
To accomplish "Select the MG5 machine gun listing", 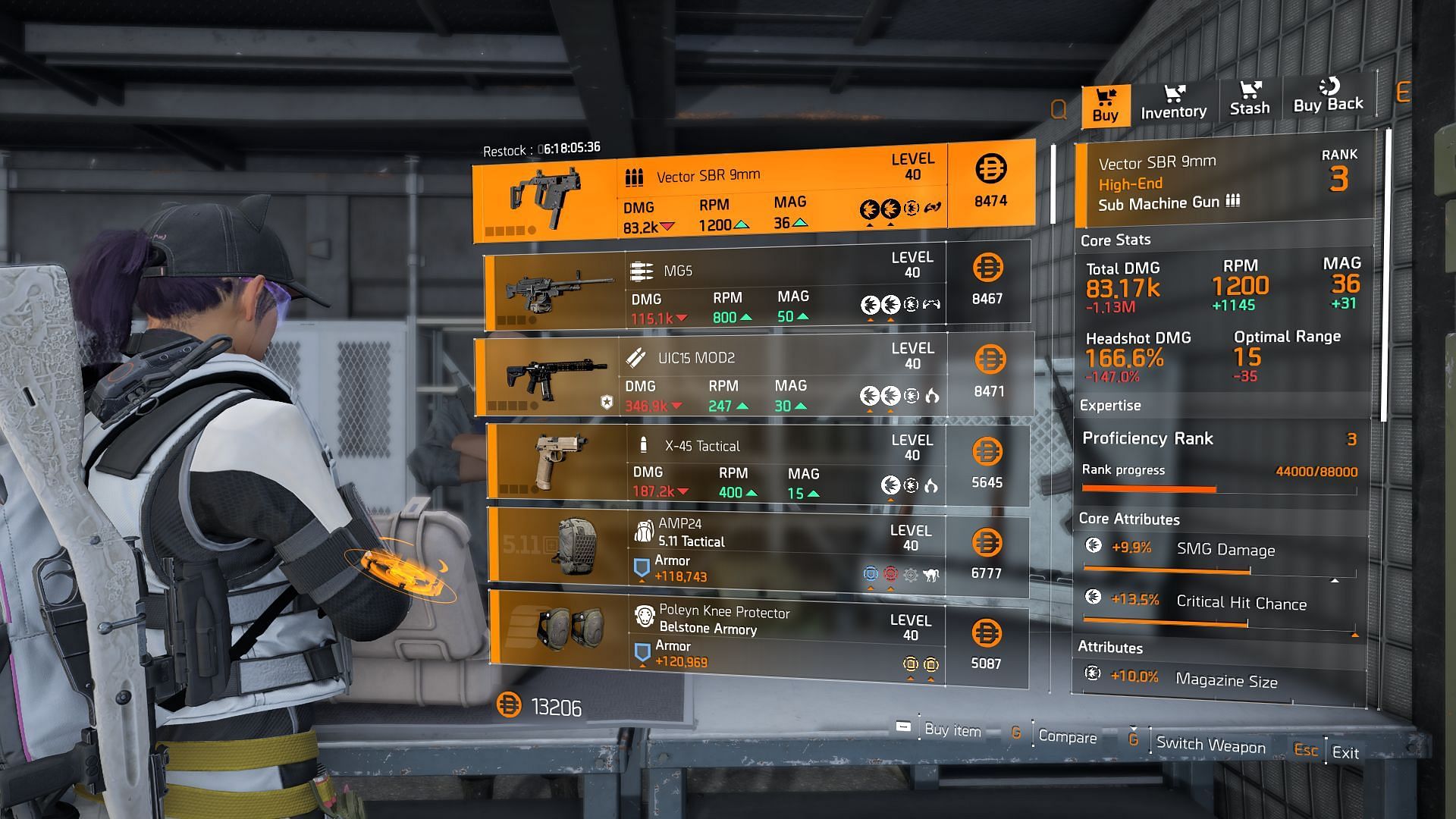I will pos(756,287).
